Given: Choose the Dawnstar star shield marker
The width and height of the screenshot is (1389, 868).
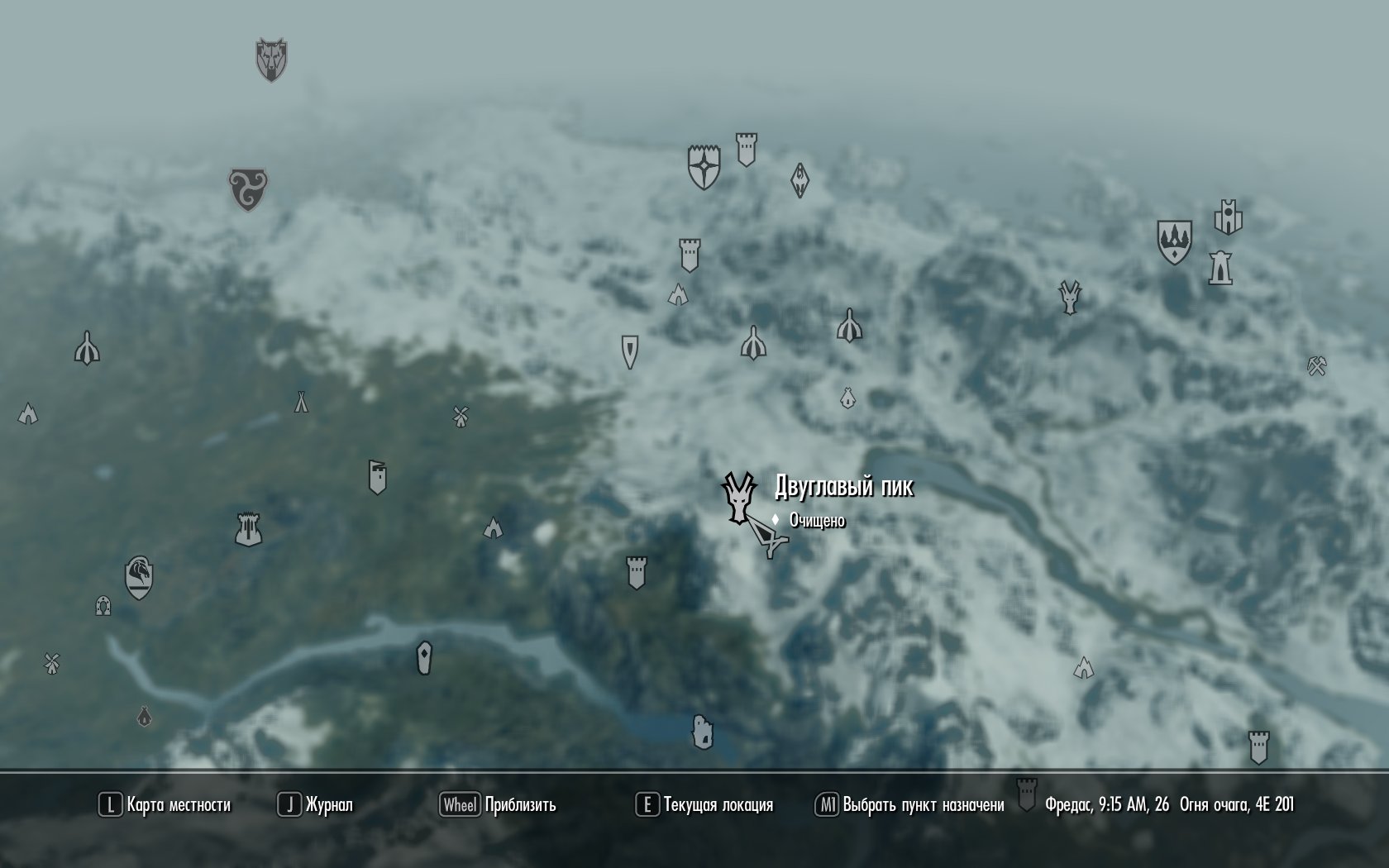Looking at the screenshot, I should 704,166.
